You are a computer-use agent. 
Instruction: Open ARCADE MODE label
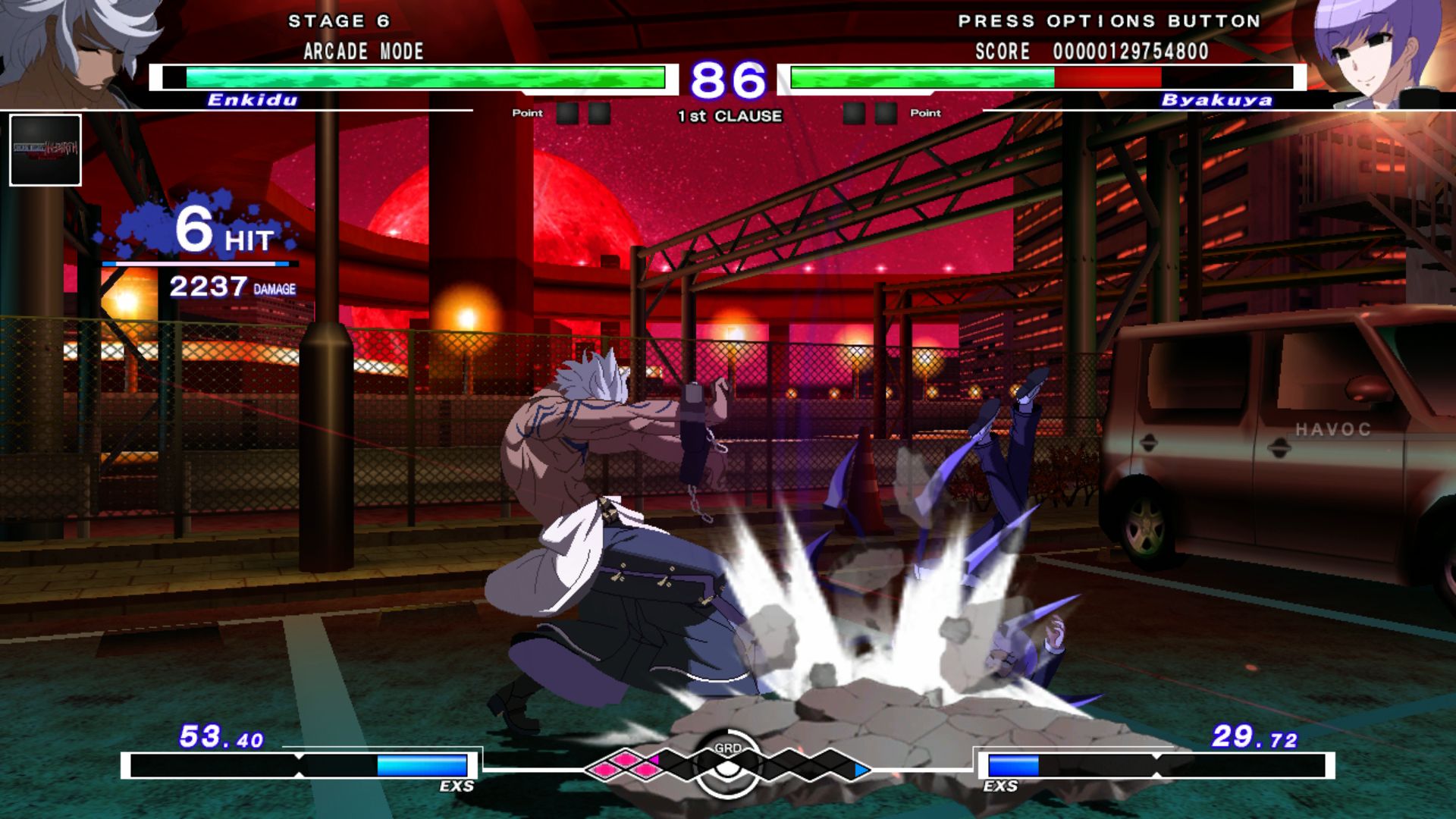362,52
